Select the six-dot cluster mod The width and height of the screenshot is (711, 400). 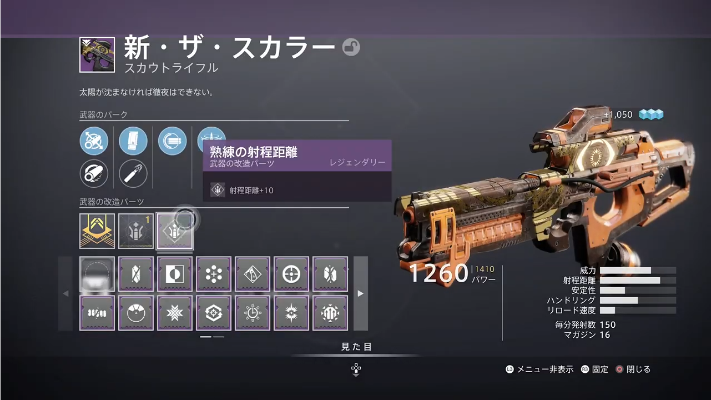pos(213,274)
